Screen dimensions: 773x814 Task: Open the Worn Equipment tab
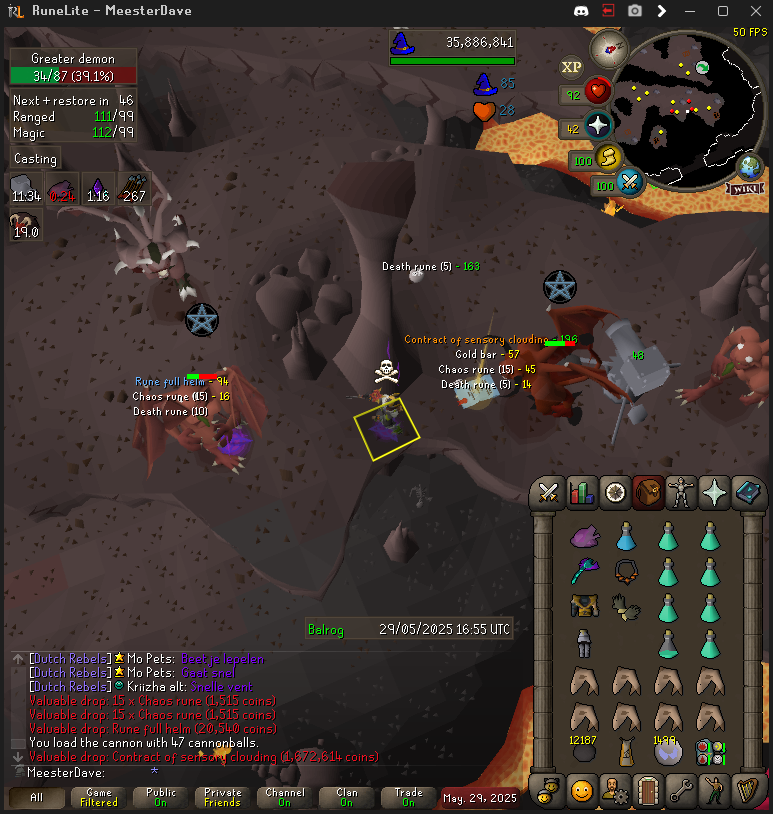pos(681,492)
